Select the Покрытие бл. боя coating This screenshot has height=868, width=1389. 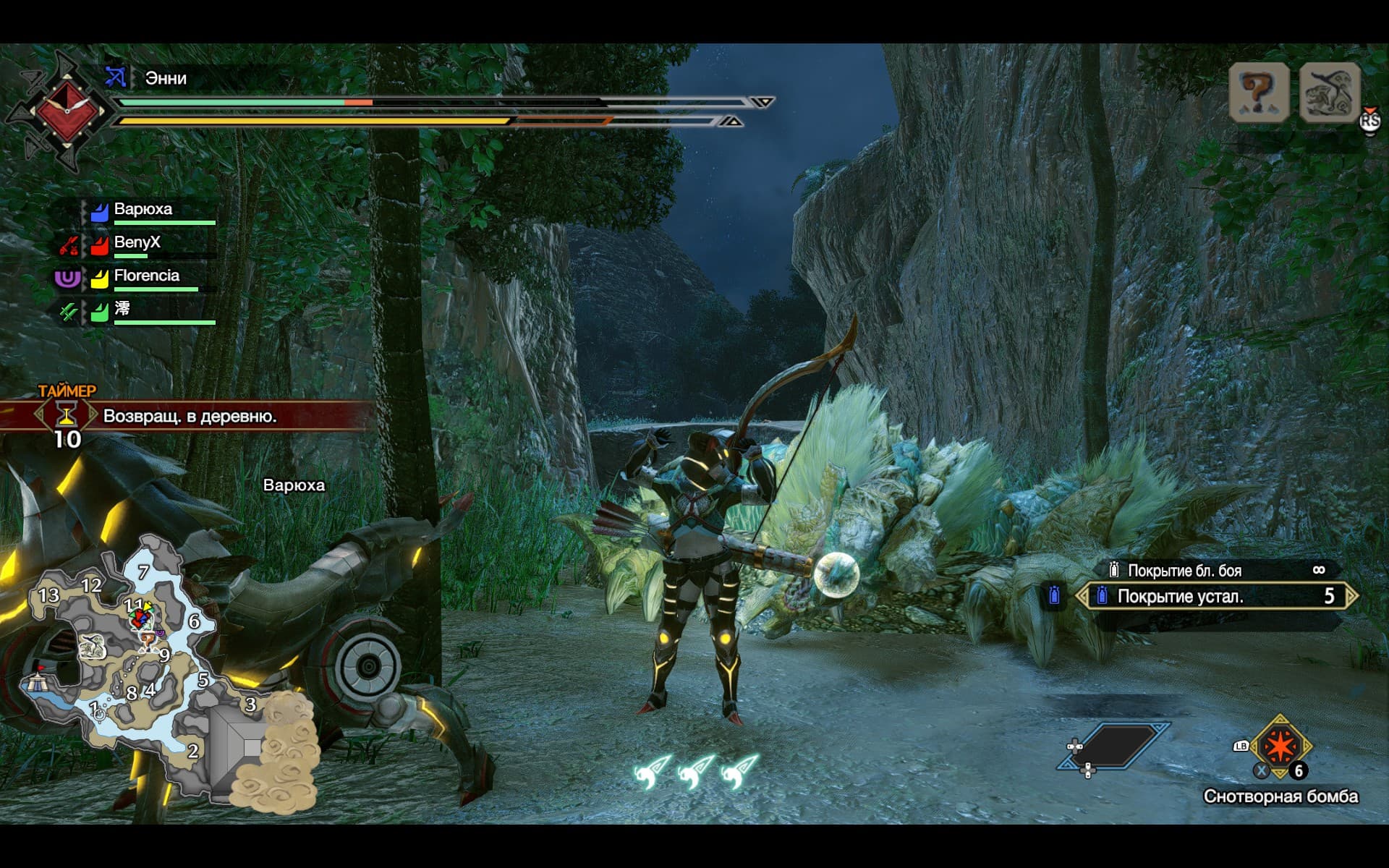[1215, 571]
